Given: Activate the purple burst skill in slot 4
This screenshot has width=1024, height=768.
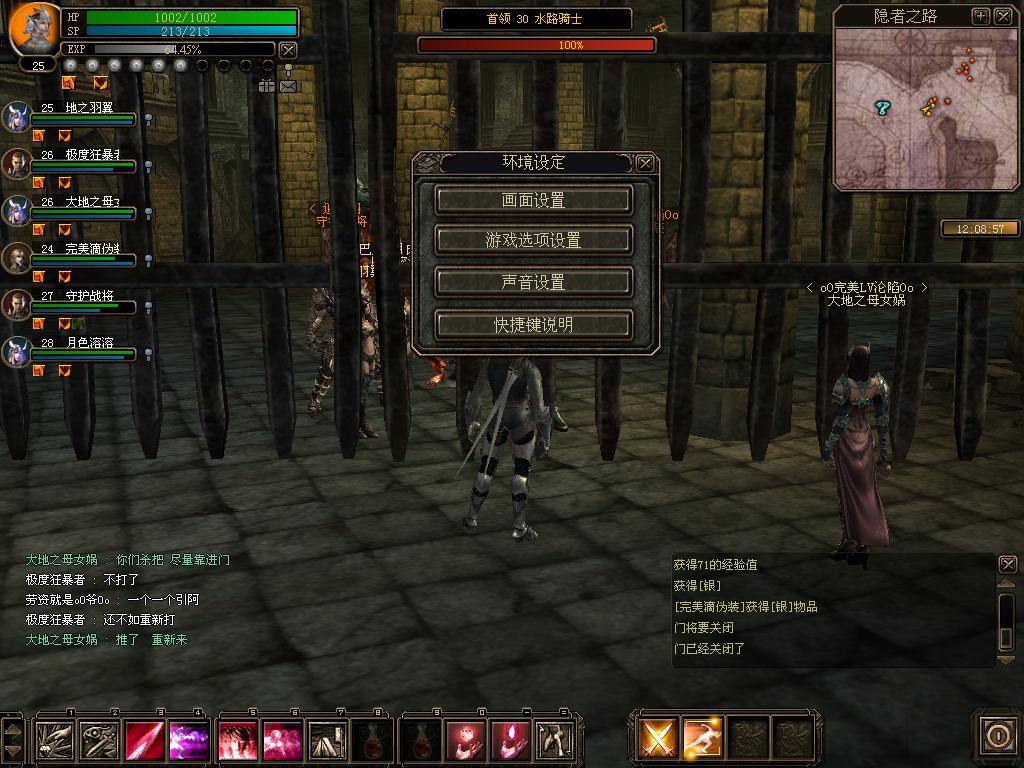Looking at the screenshot, I should pos(189,741).
